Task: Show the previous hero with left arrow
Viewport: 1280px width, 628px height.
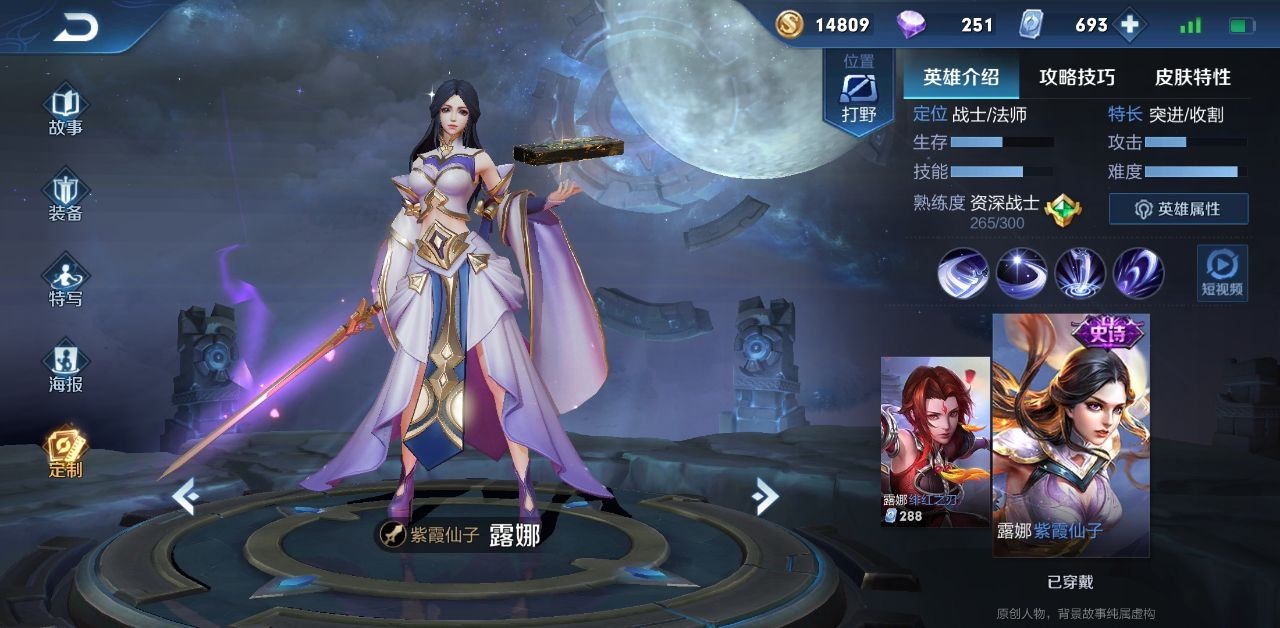Action: [x=184, y=495]
